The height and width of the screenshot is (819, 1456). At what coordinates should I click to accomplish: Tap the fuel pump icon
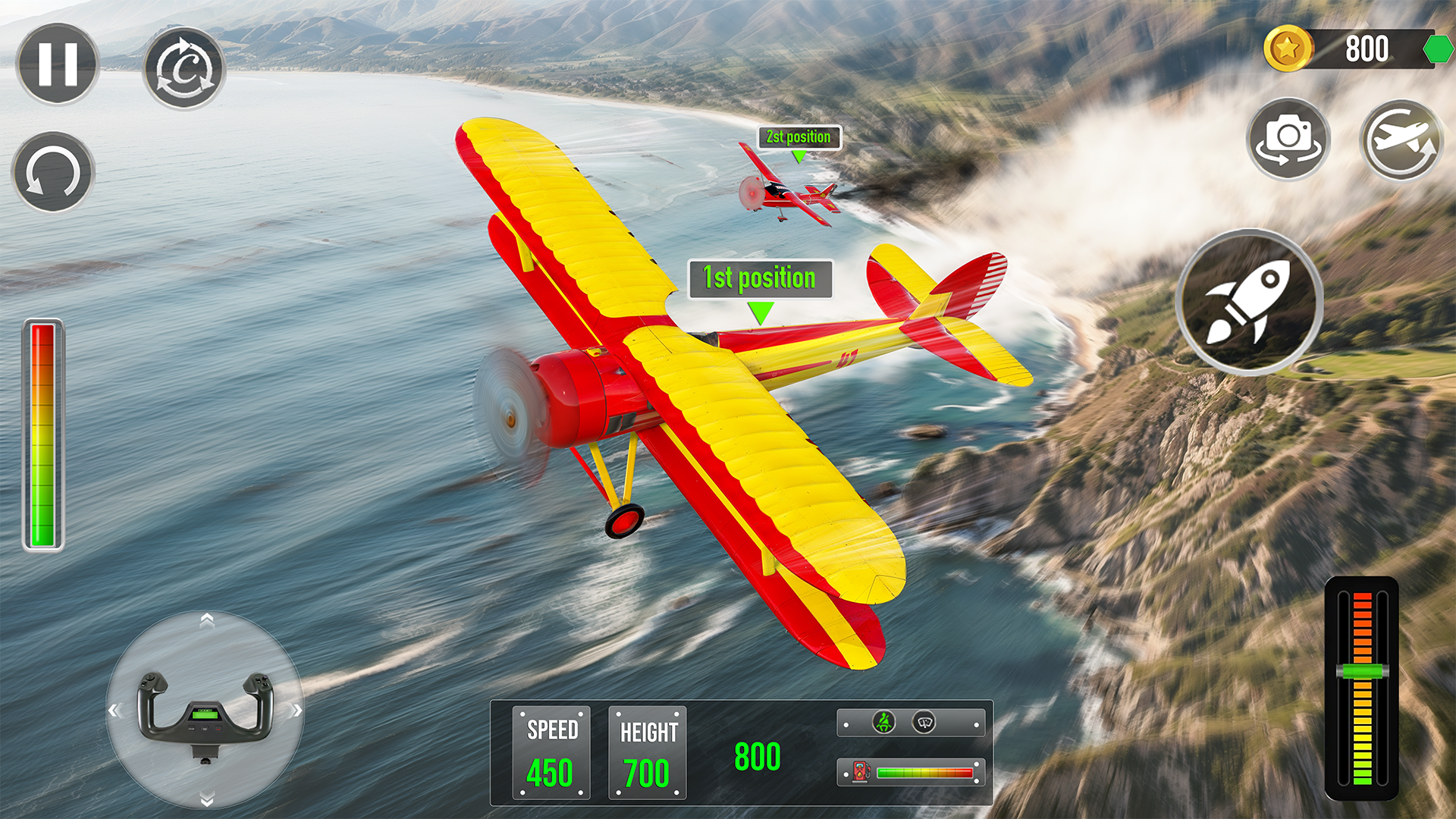coord(861,771)
